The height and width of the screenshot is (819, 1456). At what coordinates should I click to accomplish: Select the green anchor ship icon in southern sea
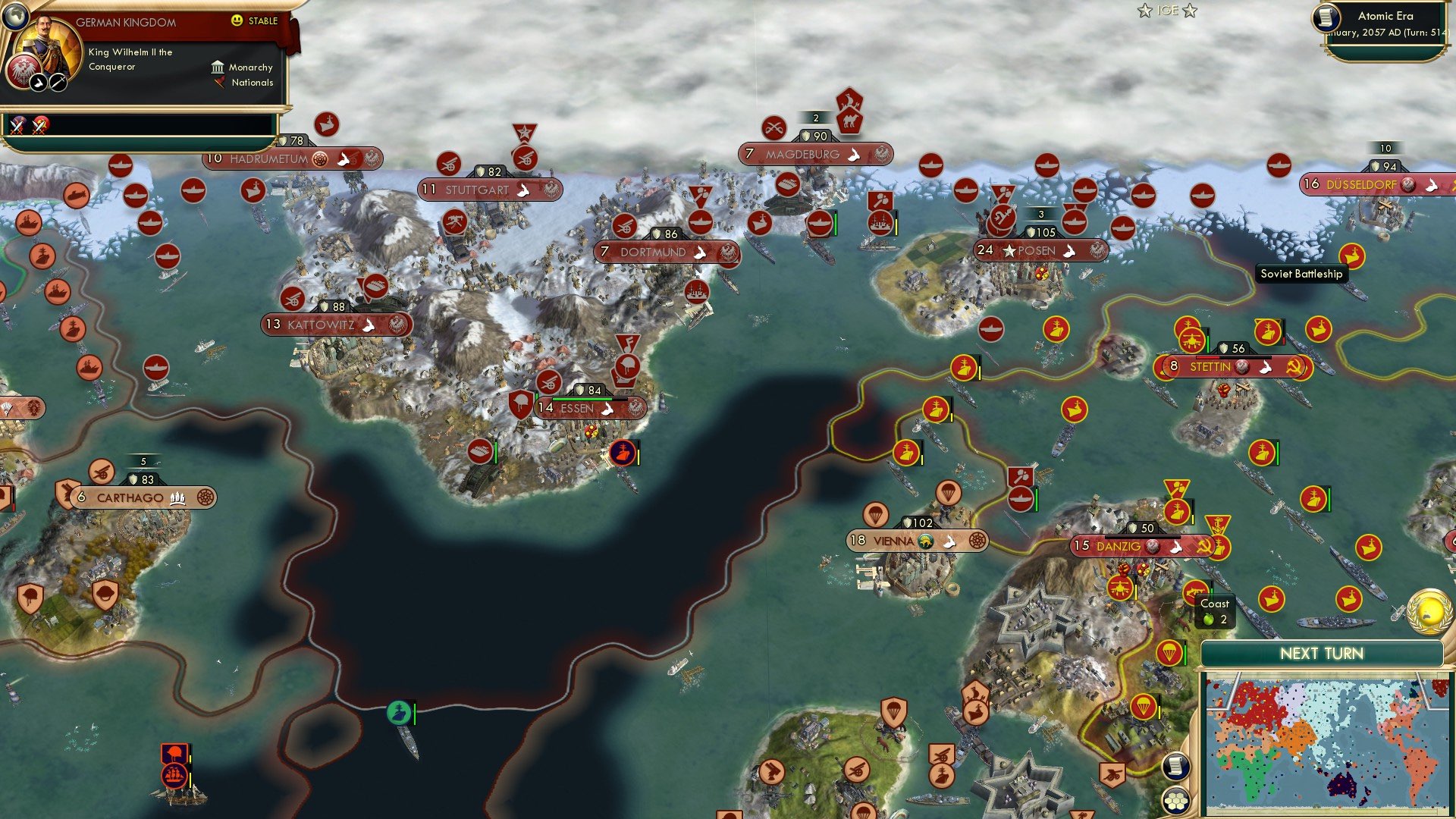397,711
